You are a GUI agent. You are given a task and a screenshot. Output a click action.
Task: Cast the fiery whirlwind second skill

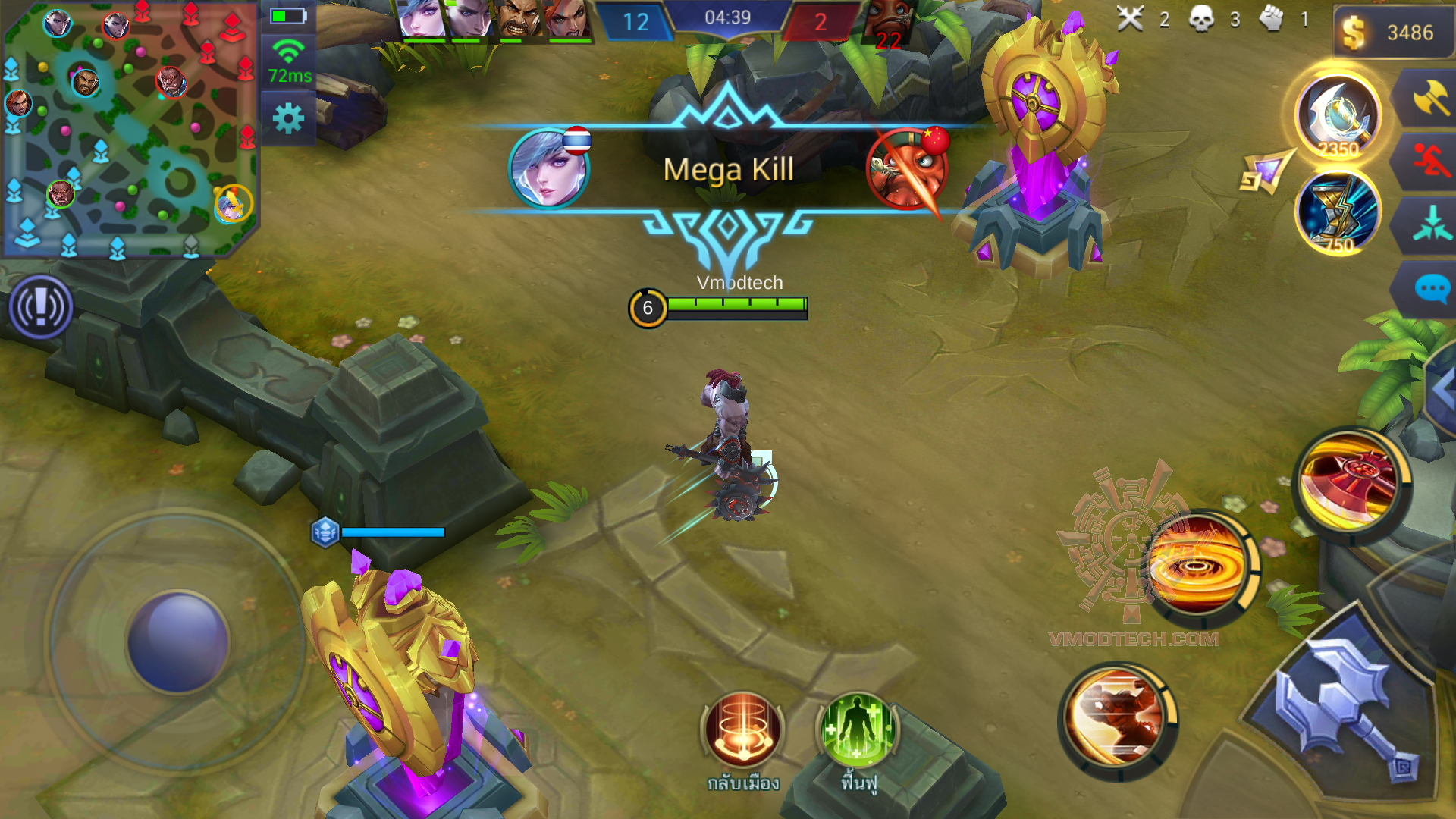(x=1197, y=566)
